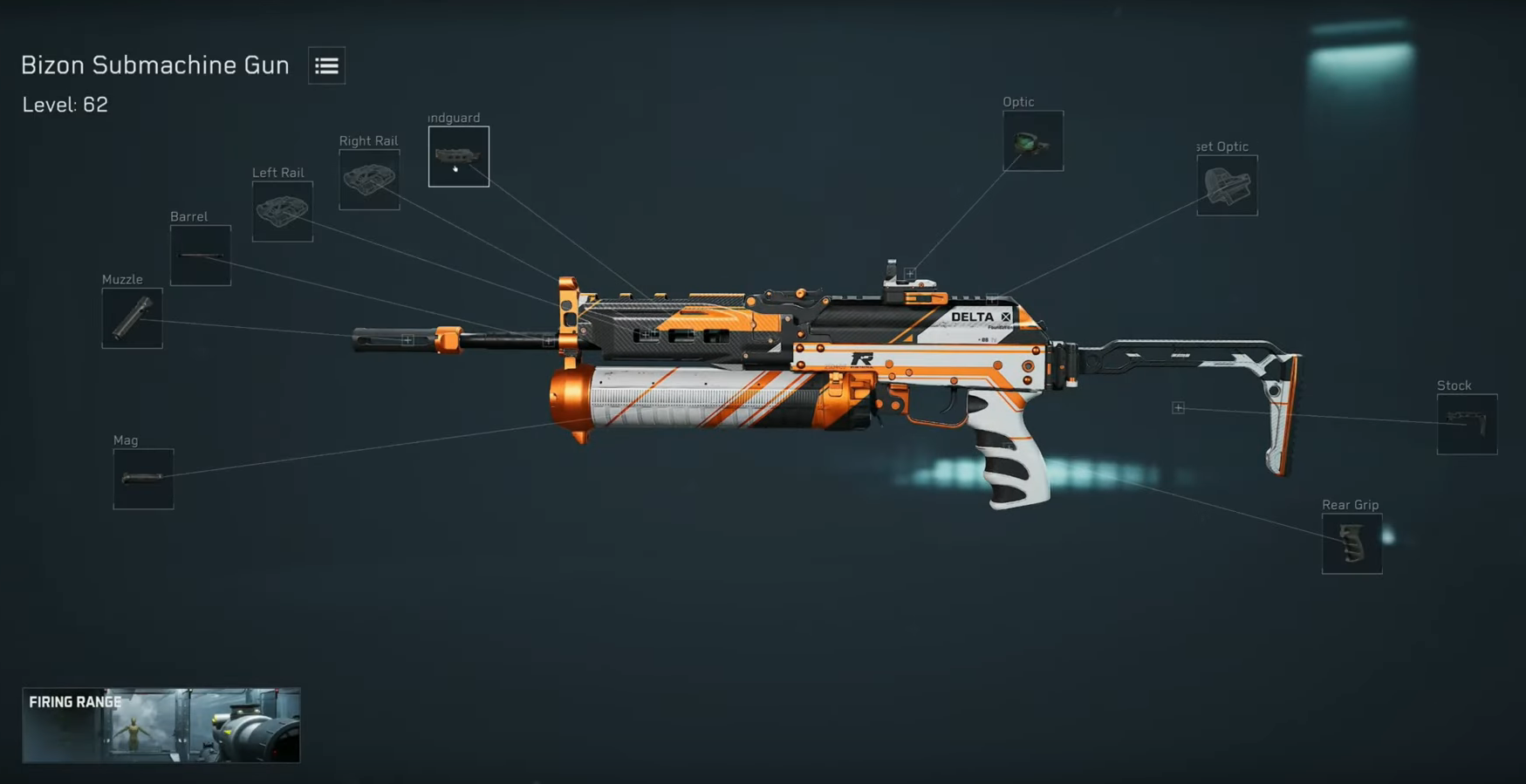Click the Firing Range preview thumbnail

point(161,725)
